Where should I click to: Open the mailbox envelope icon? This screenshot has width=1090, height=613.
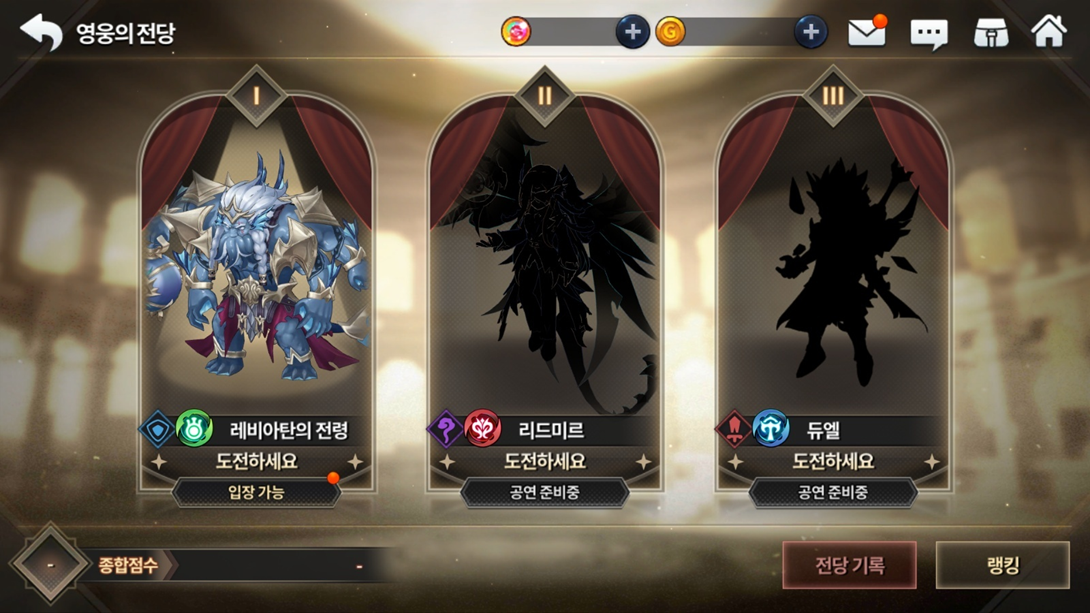tap(866, 33)
